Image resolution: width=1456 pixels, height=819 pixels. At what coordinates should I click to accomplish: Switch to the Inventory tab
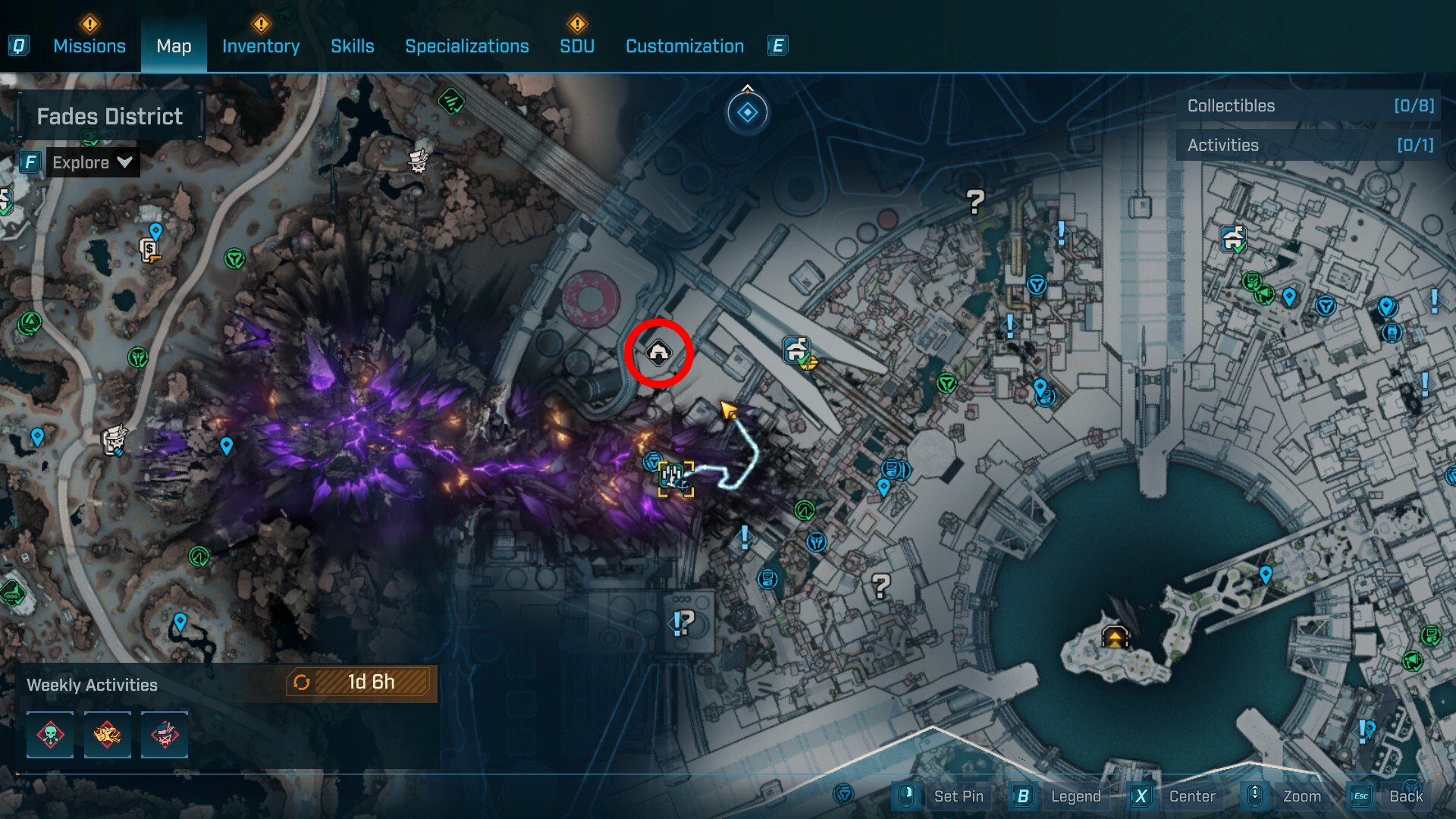tap(261, 46)
